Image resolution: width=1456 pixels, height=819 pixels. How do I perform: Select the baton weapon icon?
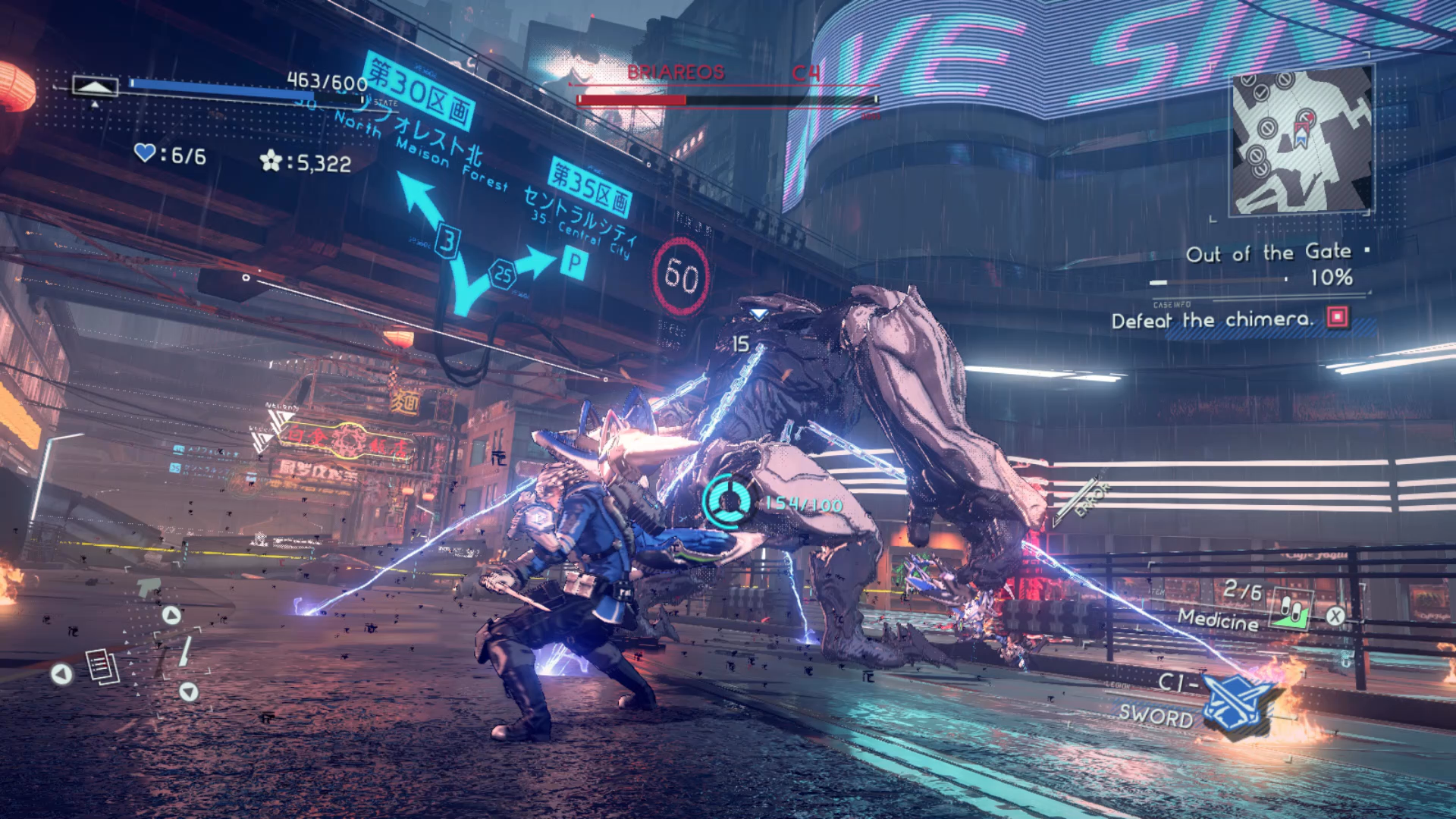(x=184, y=651)
